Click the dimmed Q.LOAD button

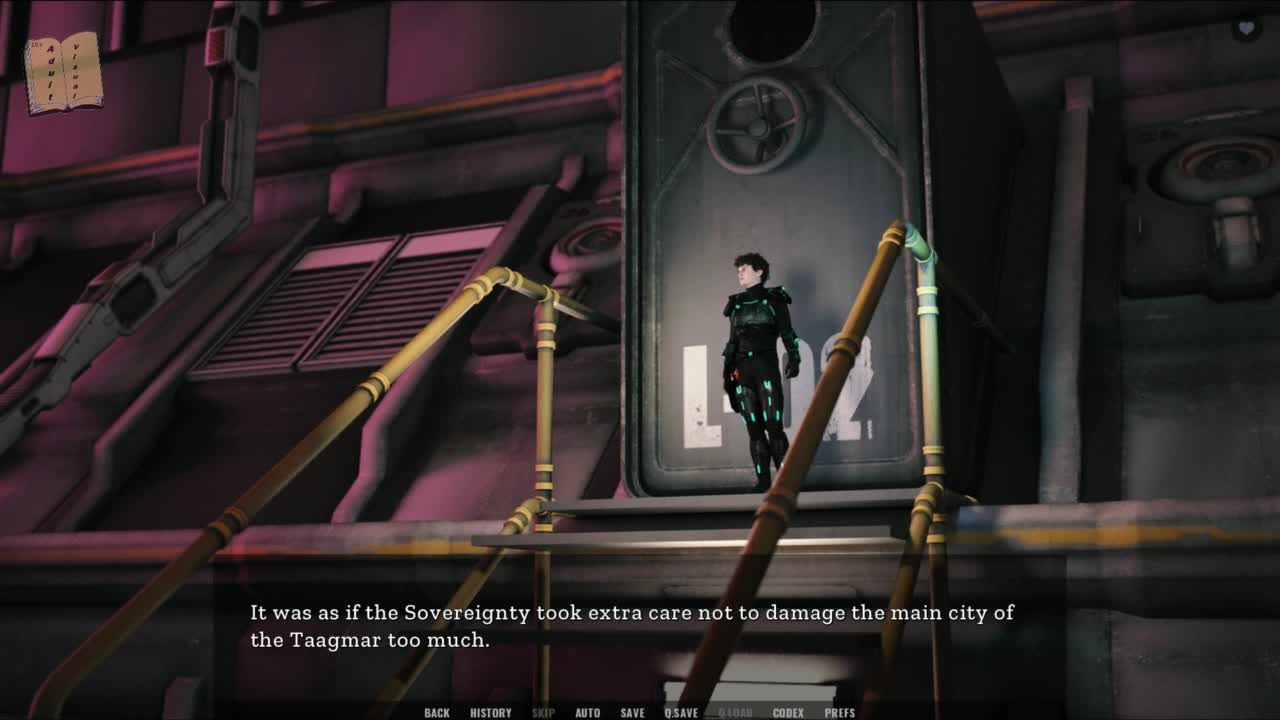click(735, 713)
